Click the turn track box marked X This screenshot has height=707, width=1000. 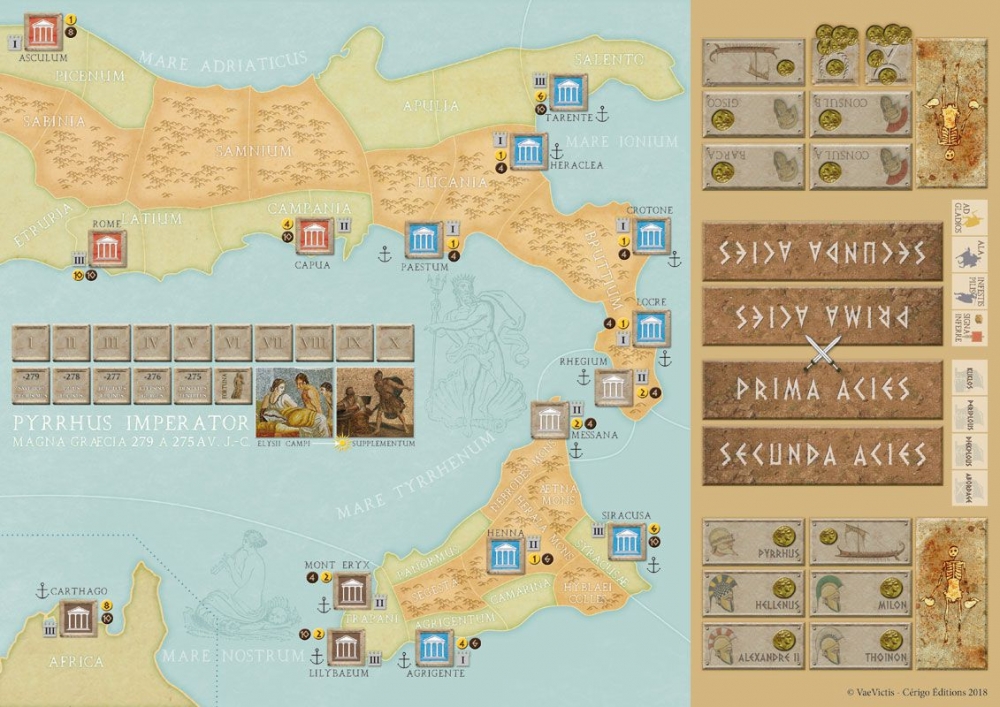tap(396, 342)
